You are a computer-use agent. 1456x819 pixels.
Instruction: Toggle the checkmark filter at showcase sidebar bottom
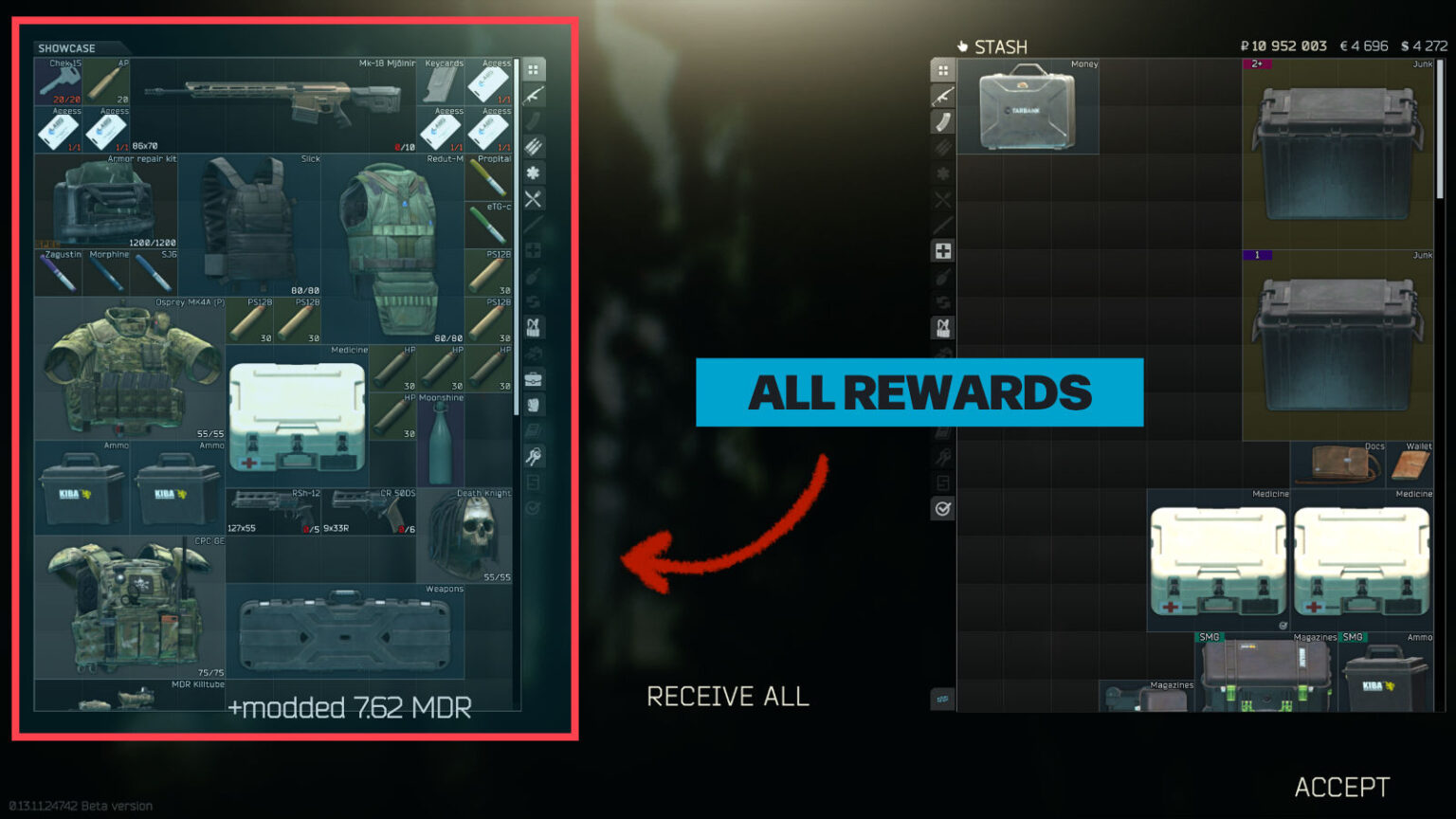coord(534,507)
